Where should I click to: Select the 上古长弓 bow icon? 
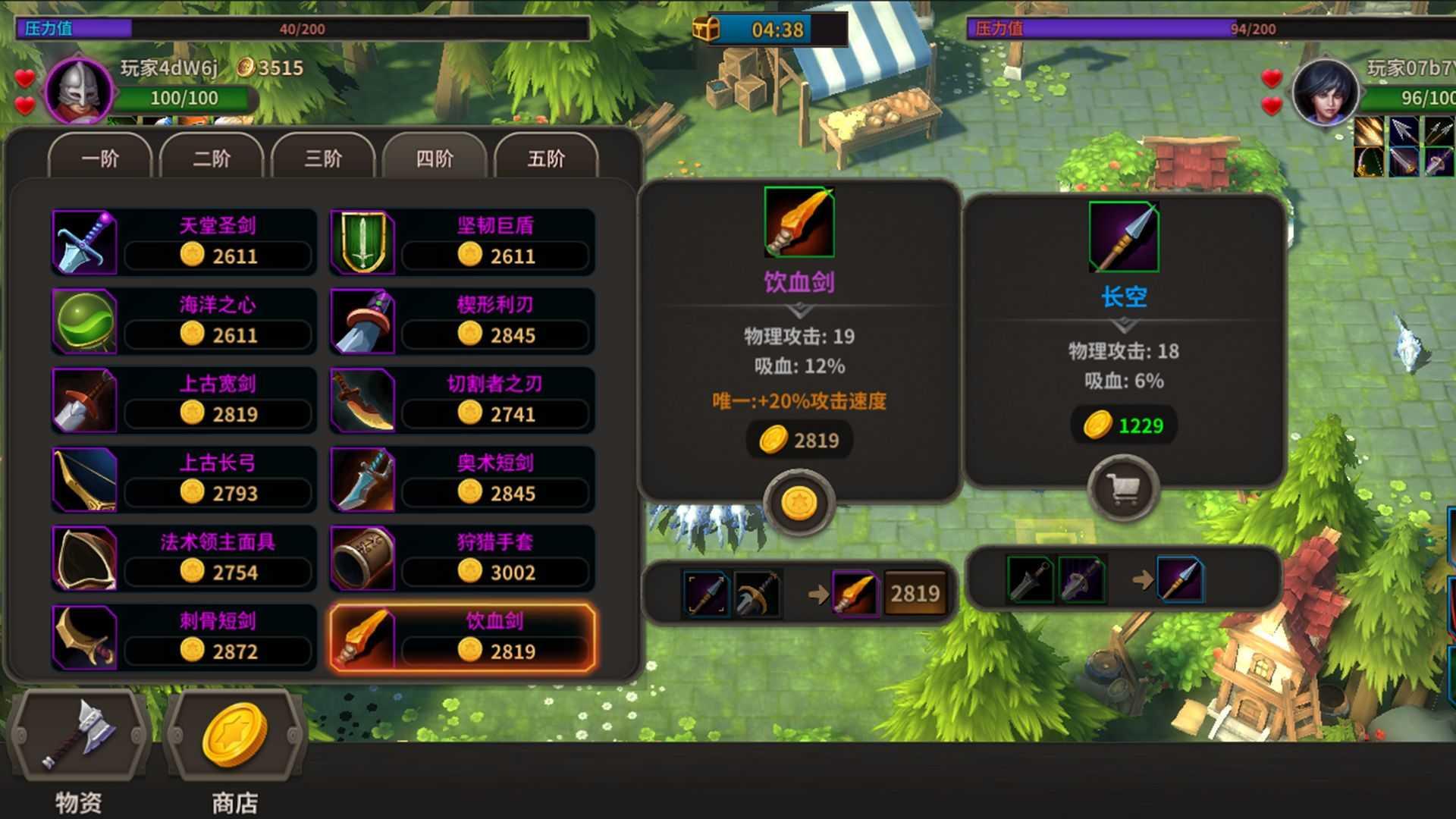click(x=83, y=479)
